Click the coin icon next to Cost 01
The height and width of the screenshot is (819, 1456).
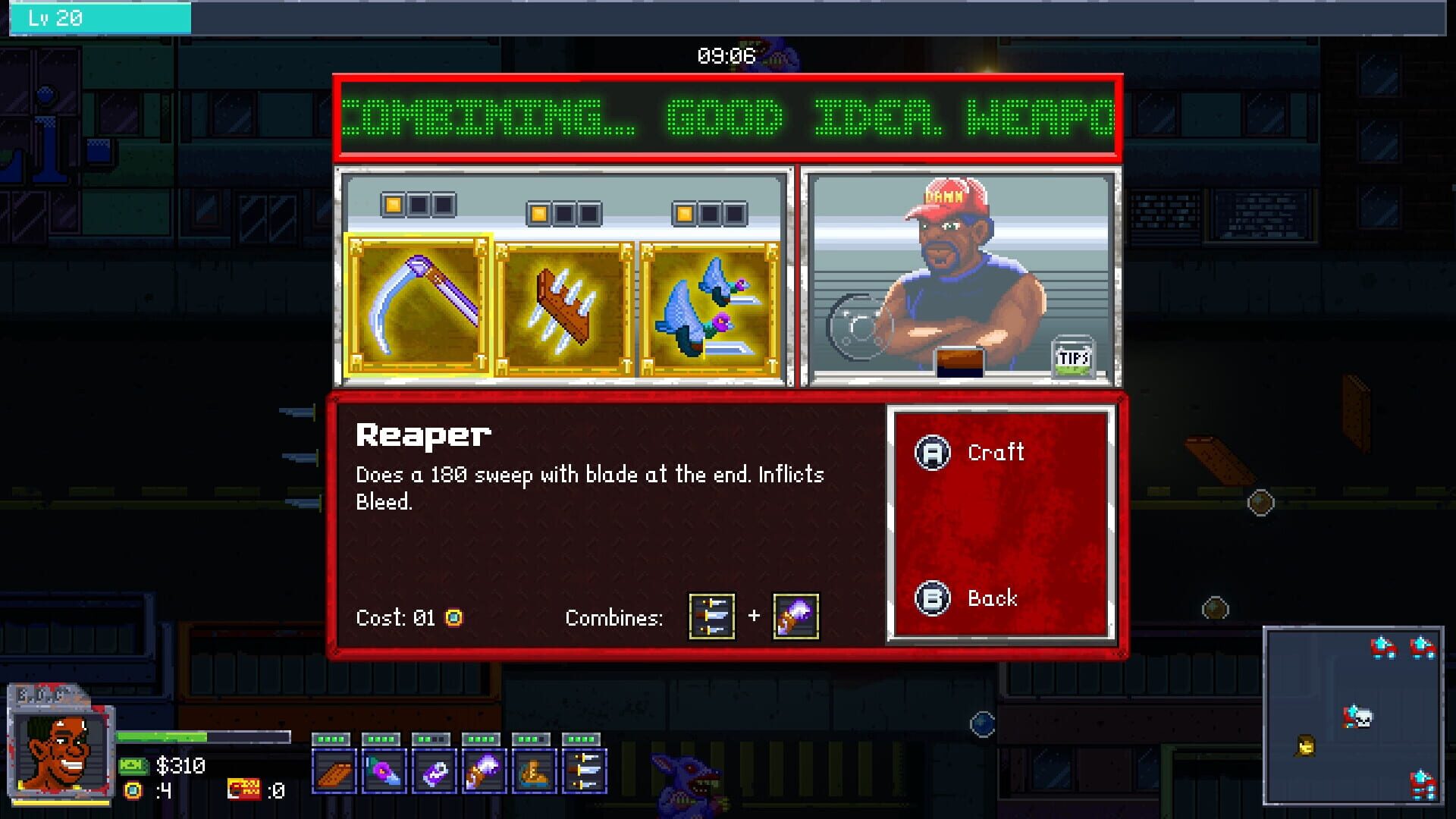tap(453, 618)
